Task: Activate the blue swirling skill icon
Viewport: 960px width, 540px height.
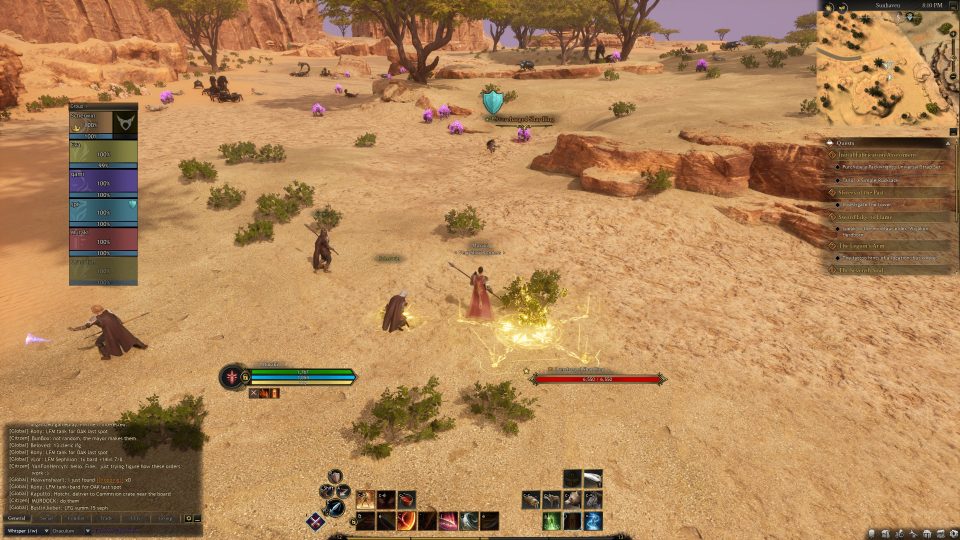Action: point(593,520)
